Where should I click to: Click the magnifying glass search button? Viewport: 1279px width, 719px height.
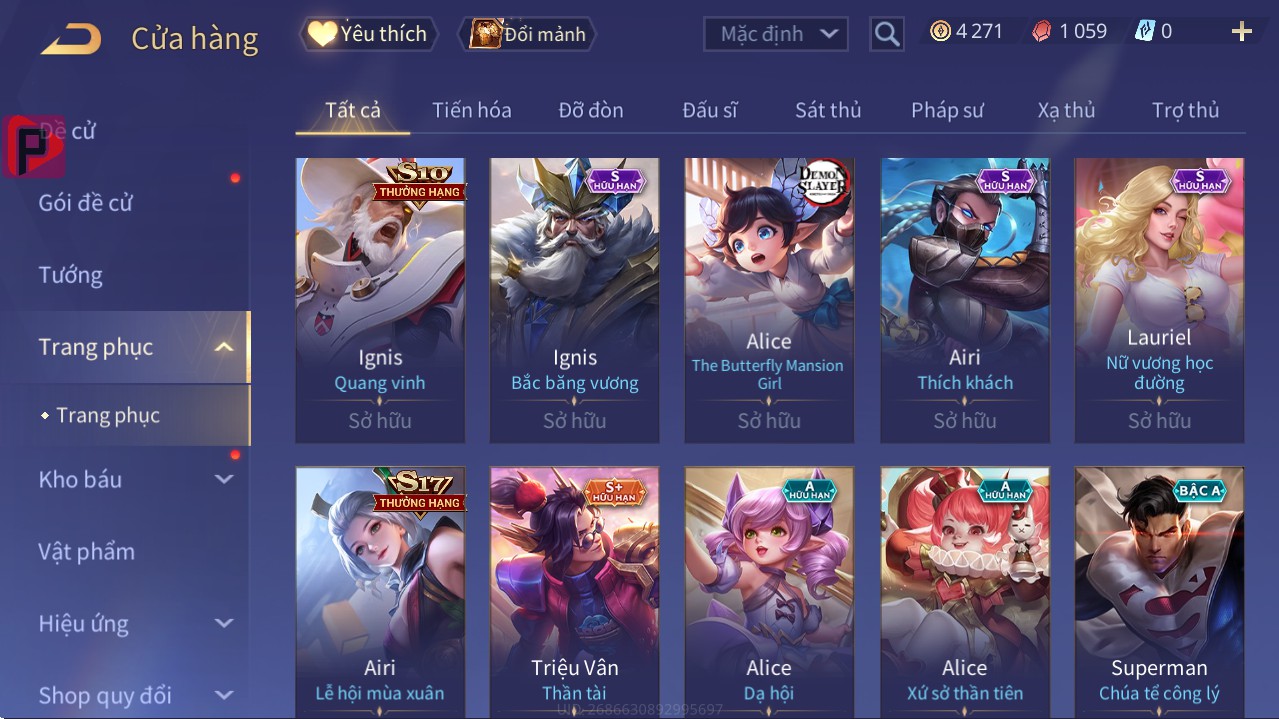[886, 34]
